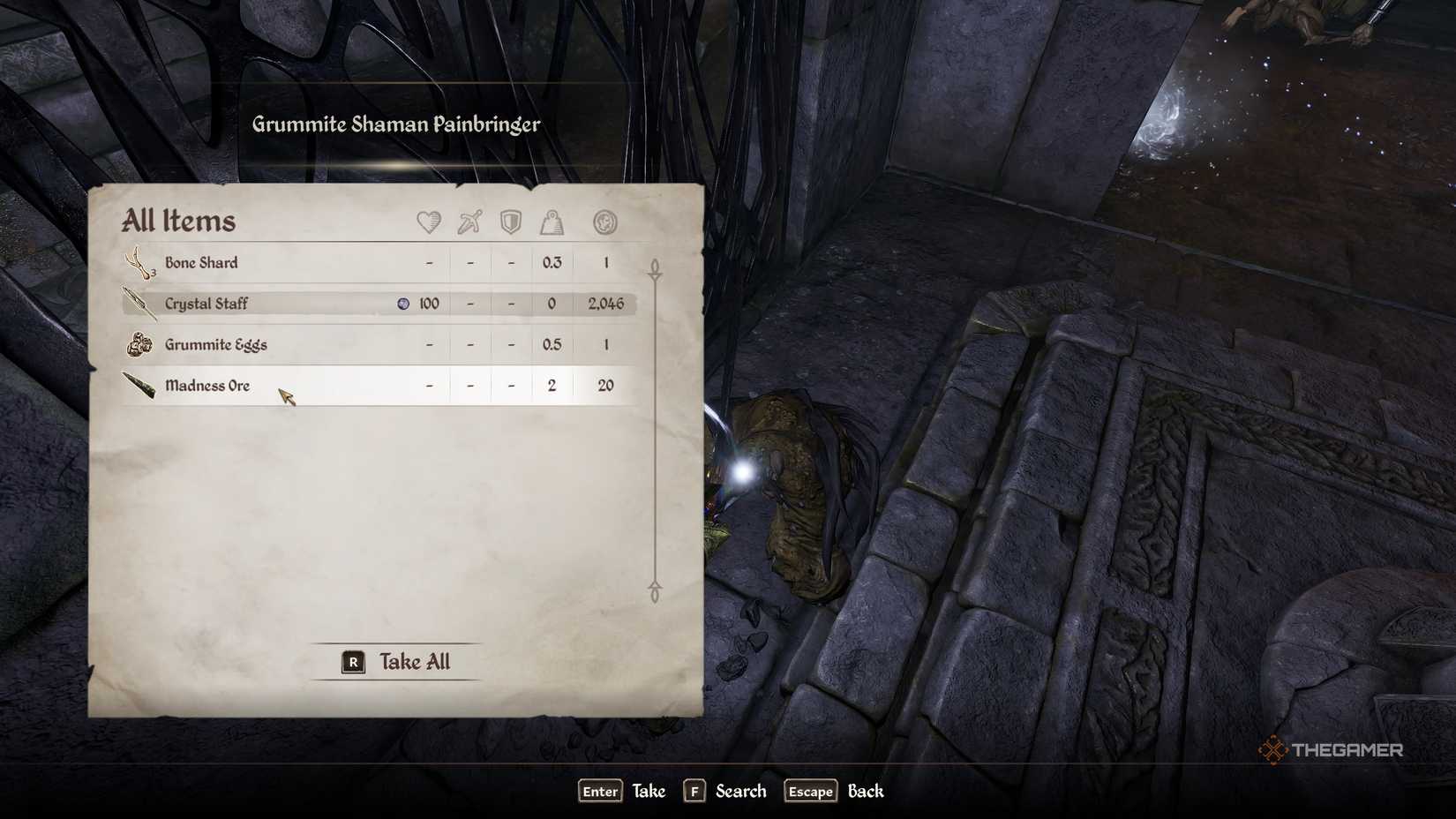Click the R key prompt icon
The width and height of the screenshot is (1456, 819).
(x=352, y=661)
